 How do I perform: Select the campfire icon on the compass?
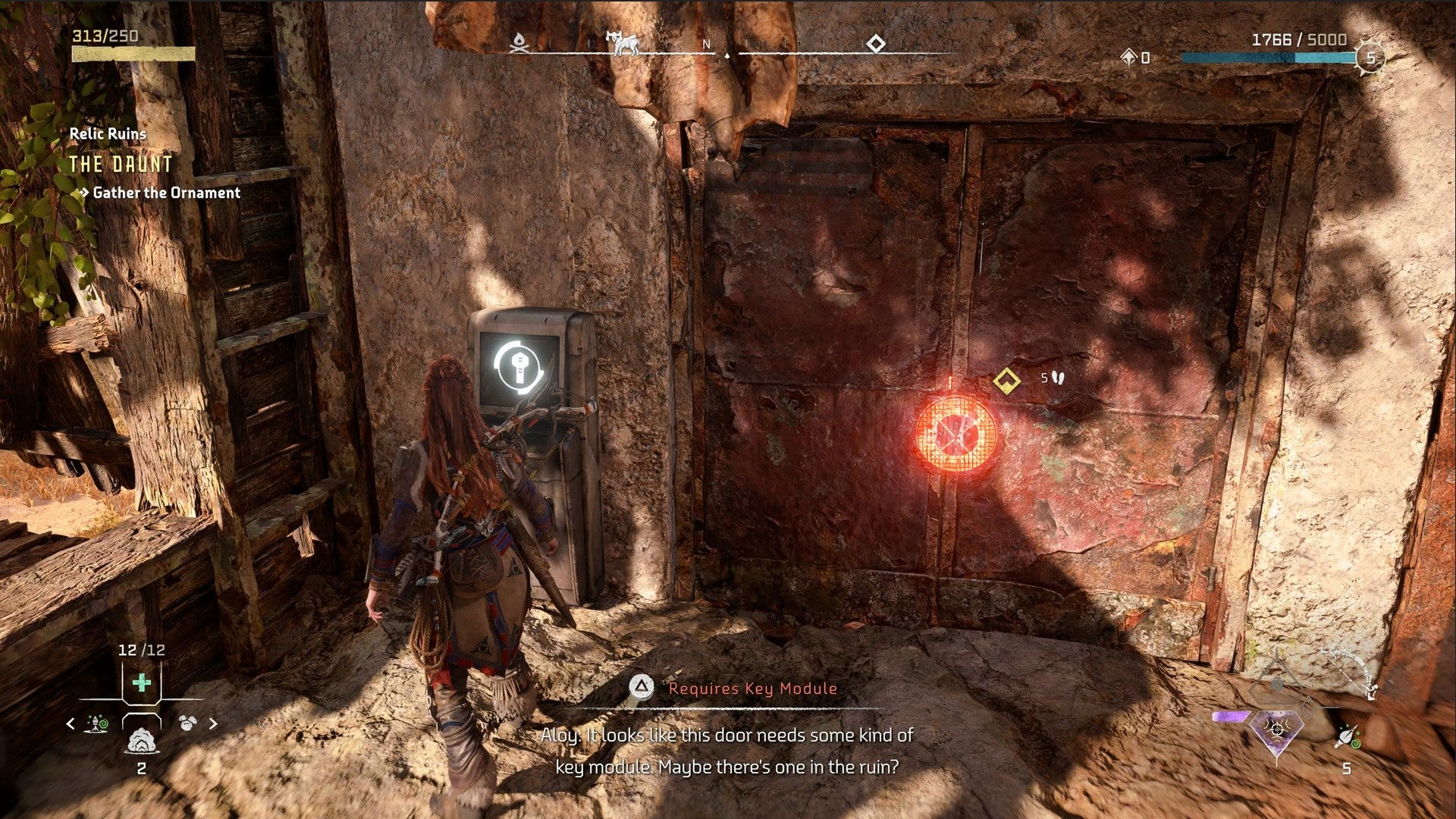[520, 44]
